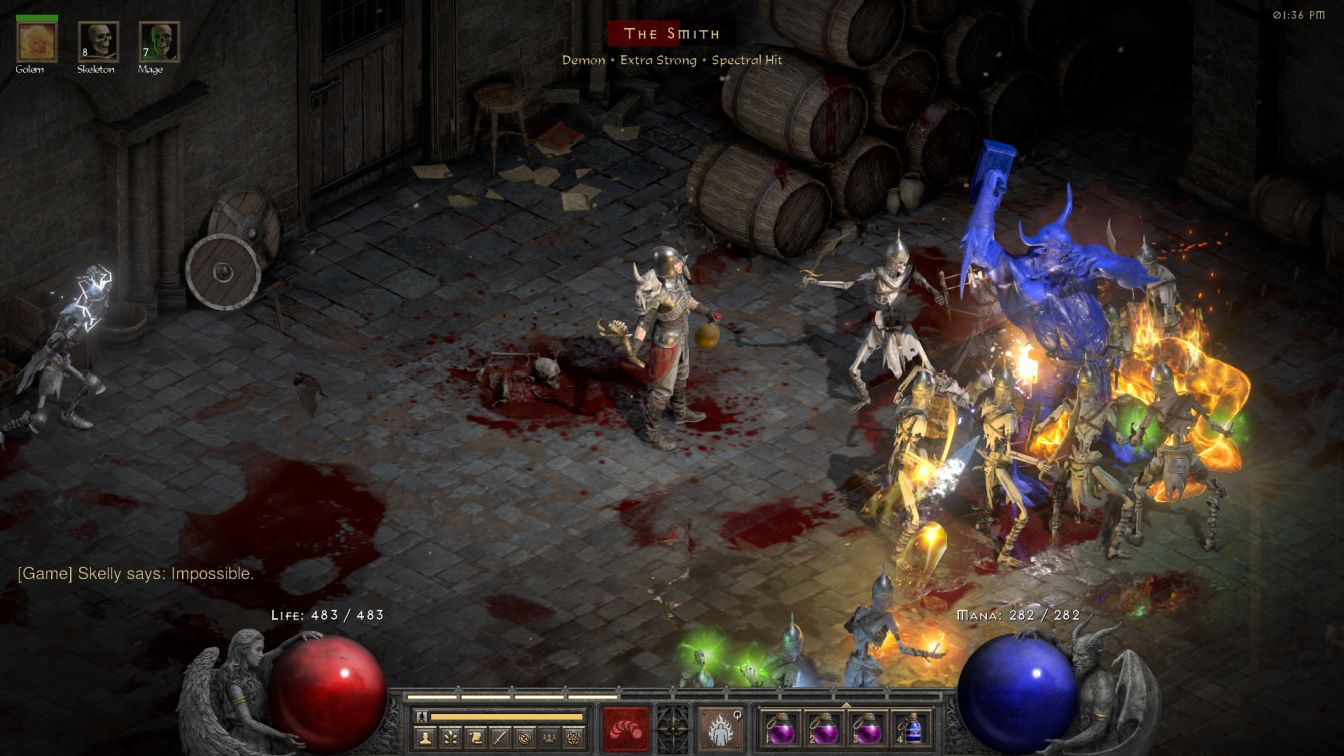
Task: Use the purple potion in belt slot 2
Action: pyautogui.click(x=823, y=728)
